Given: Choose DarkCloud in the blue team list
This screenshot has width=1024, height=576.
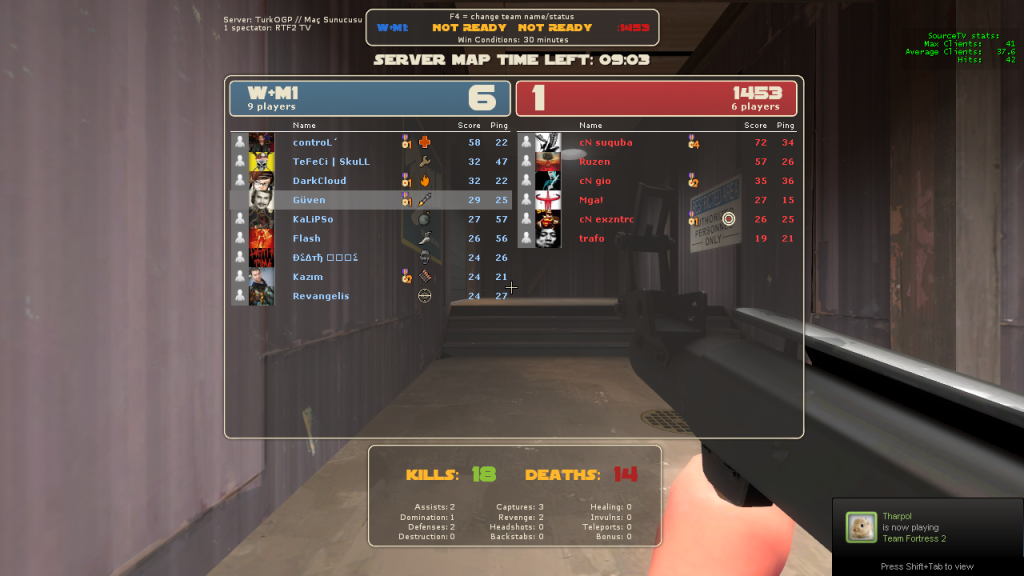Looking at the screenshot, I should pyautogui.click(x=319, y=181).
